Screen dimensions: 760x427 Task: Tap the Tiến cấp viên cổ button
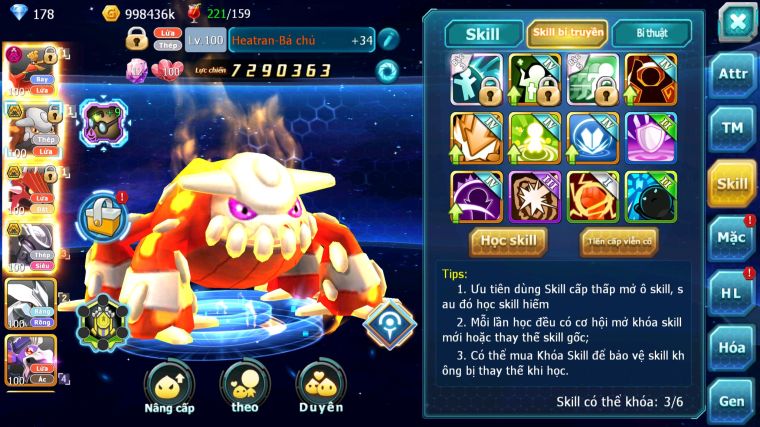(x=618, y=241)
